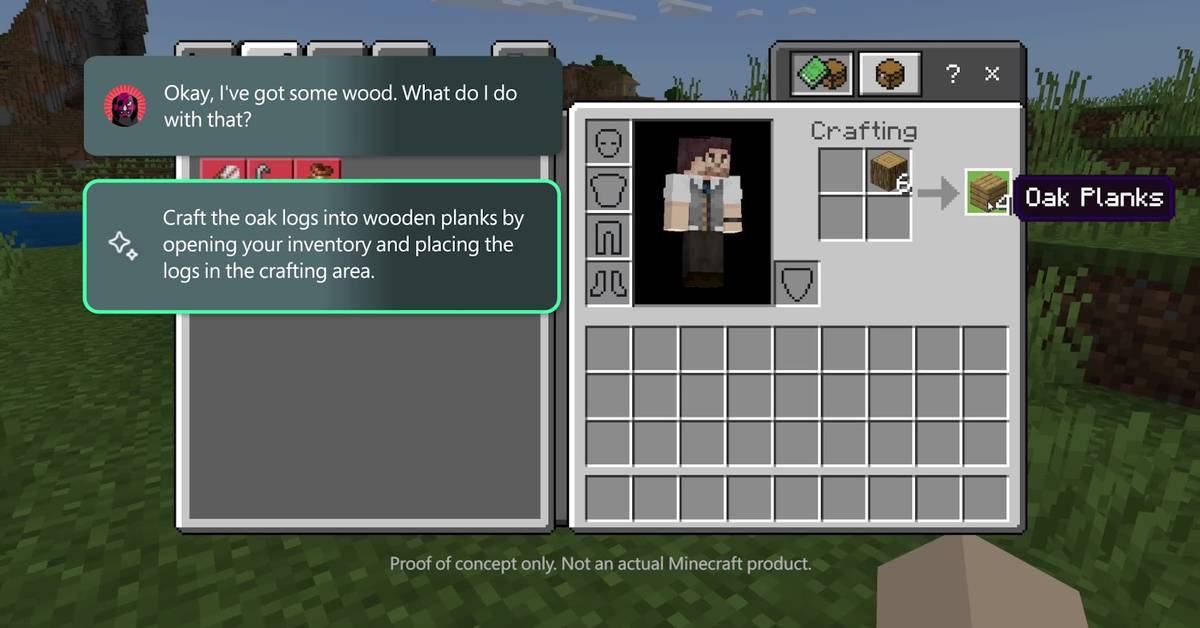Screen dimensions: 1200x628
Task: Pick up the oak logs in the crafting grid
Action: (888, 172)
